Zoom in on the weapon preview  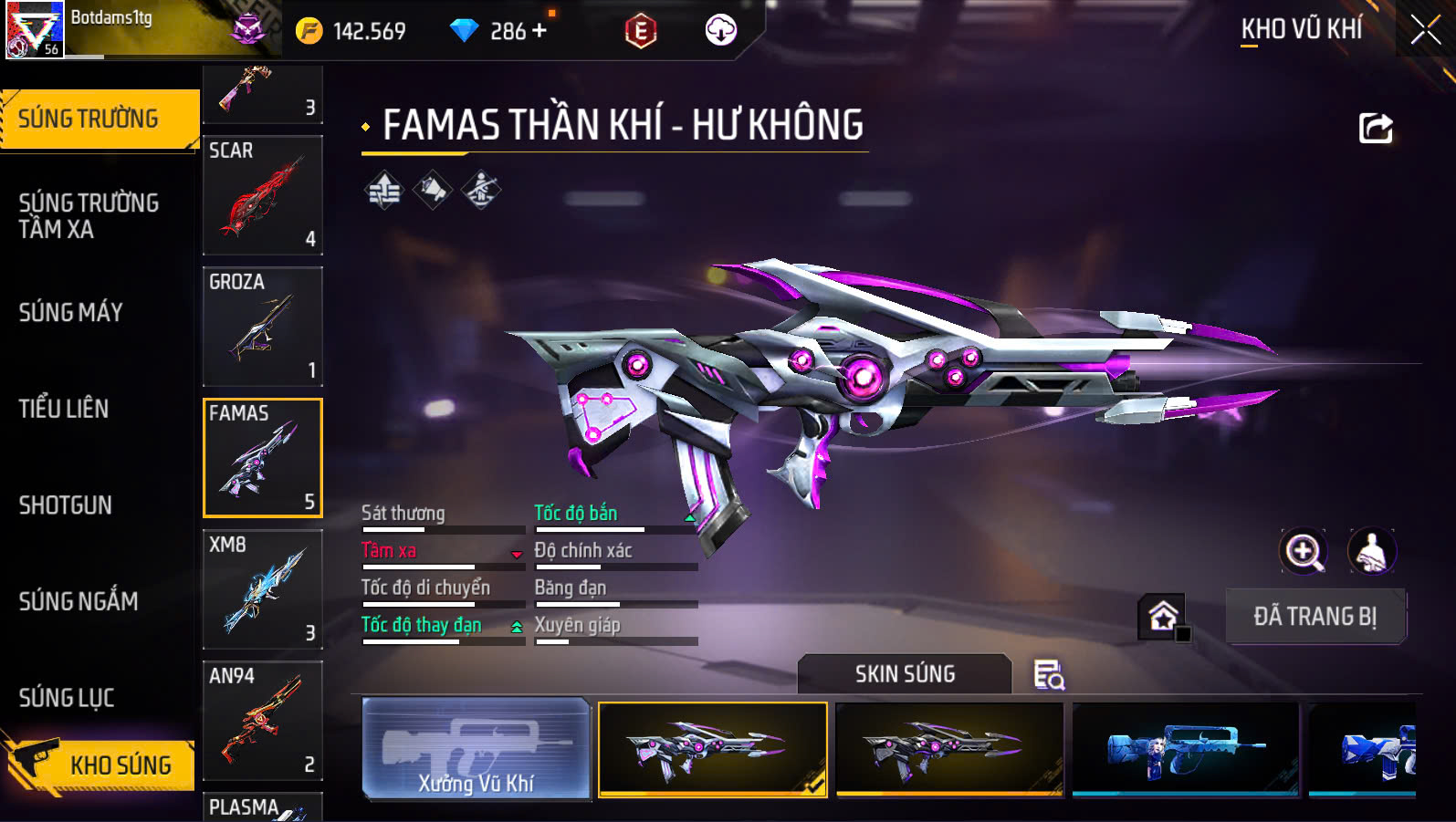[x=1304, y=551]
